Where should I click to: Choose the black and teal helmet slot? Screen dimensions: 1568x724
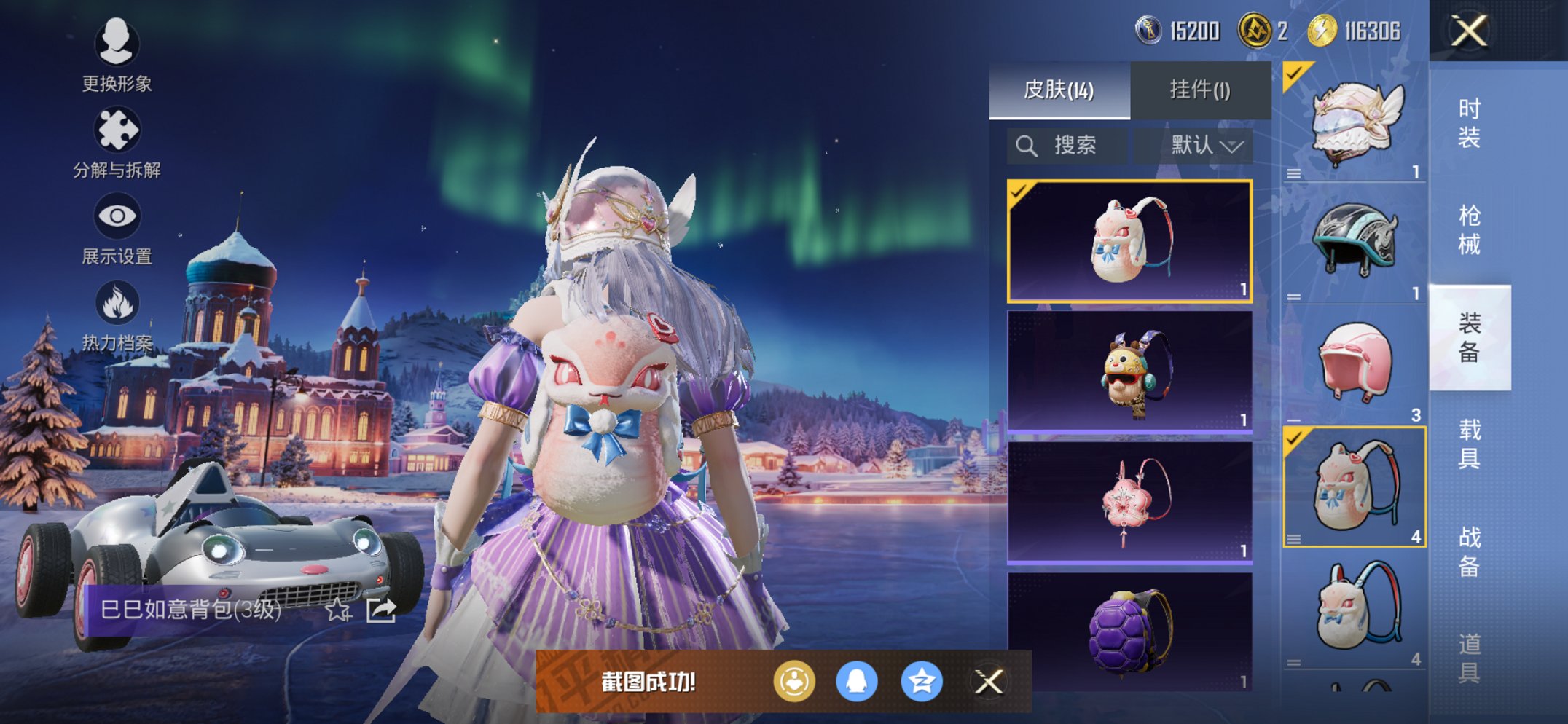1354,243
